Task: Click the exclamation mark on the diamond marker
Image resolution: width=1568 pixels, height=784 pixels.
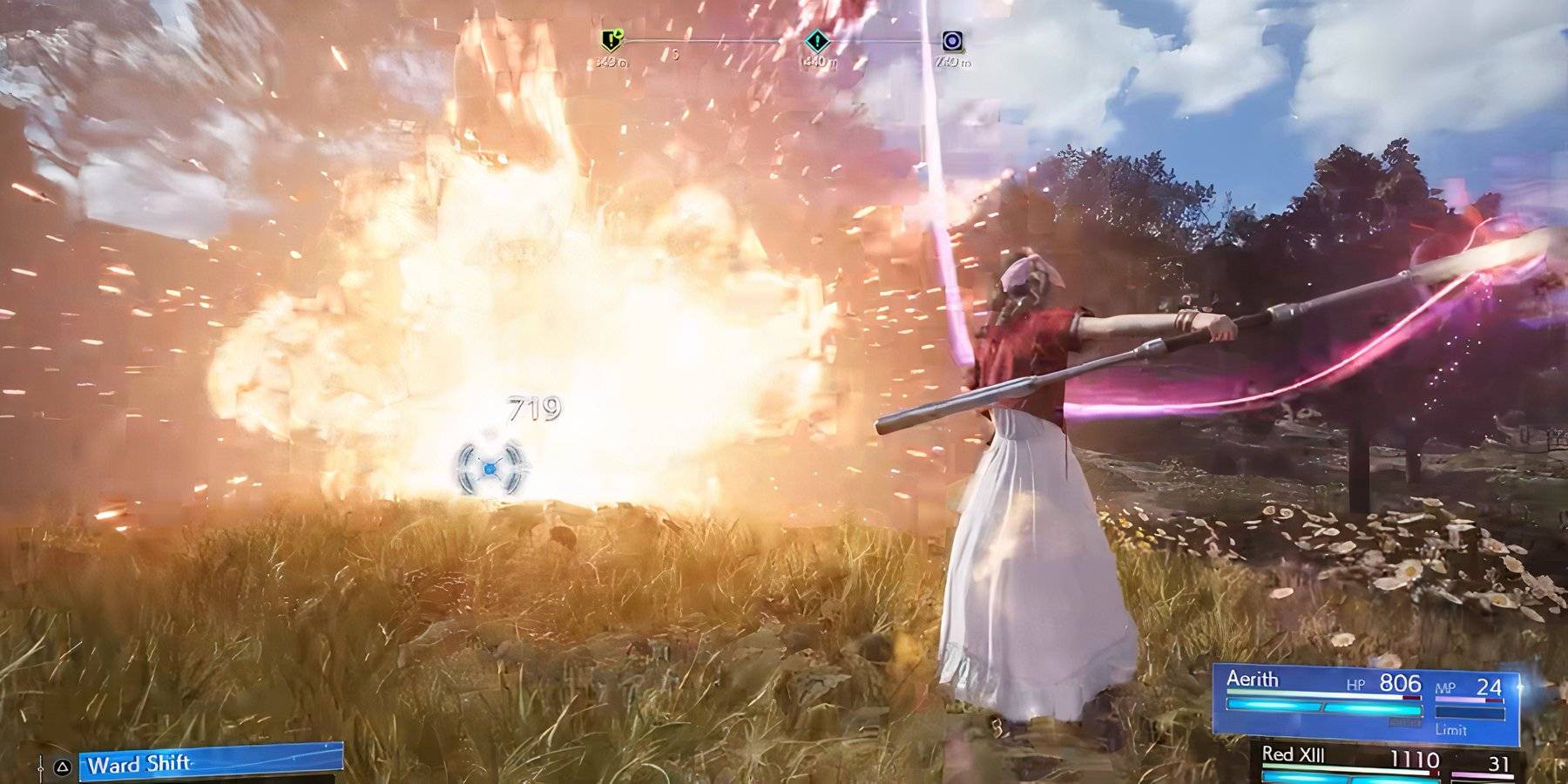Action: point(816,40)
